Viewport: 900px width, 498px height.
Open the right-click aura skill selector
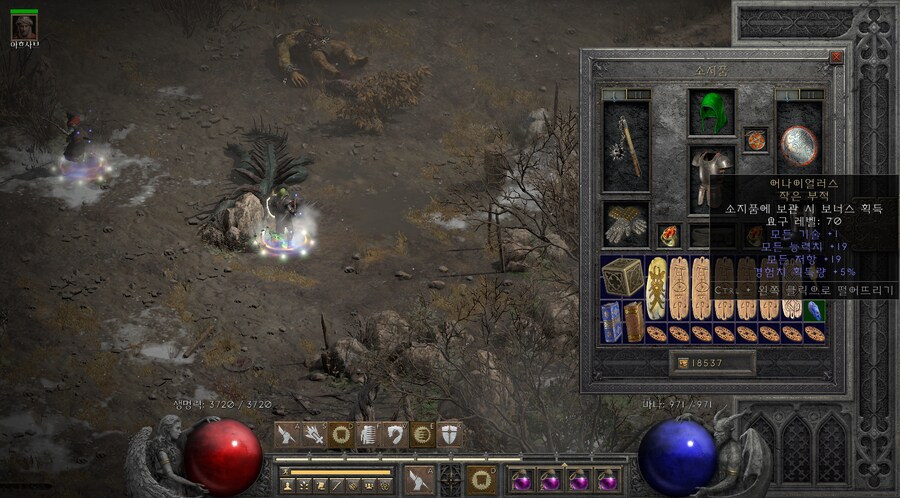click(x=482, y=479)
